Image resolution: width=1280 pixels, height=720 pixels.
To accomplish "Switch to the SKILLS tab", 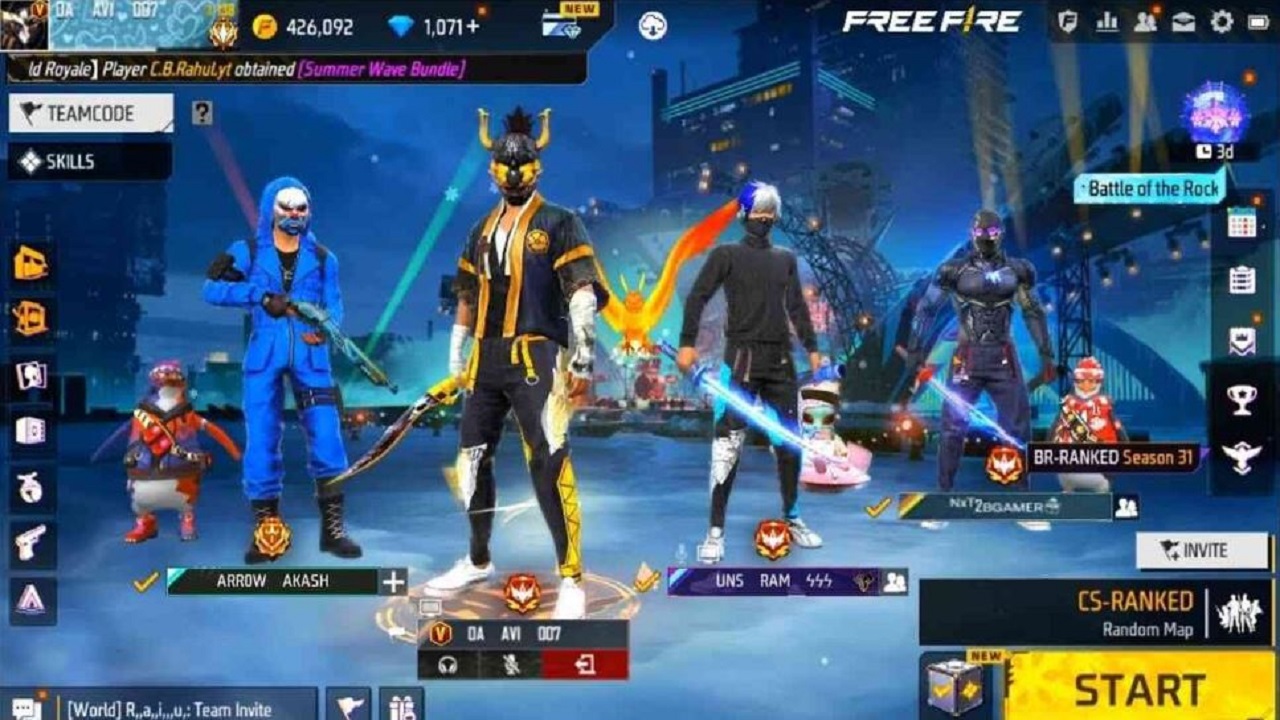I will point(60,161).
